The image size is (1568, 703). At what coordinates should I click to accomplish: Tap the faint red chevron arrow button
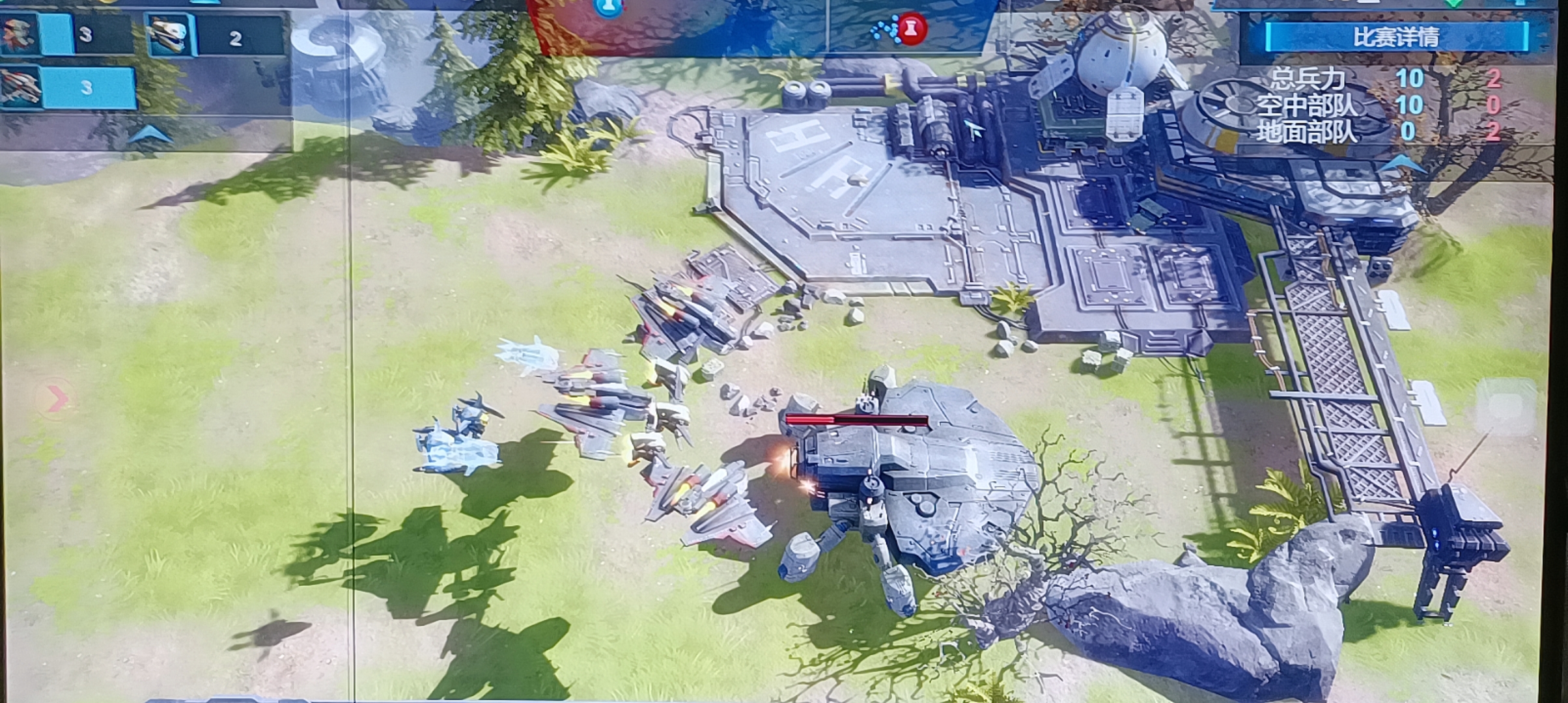(x=57, y=398)
